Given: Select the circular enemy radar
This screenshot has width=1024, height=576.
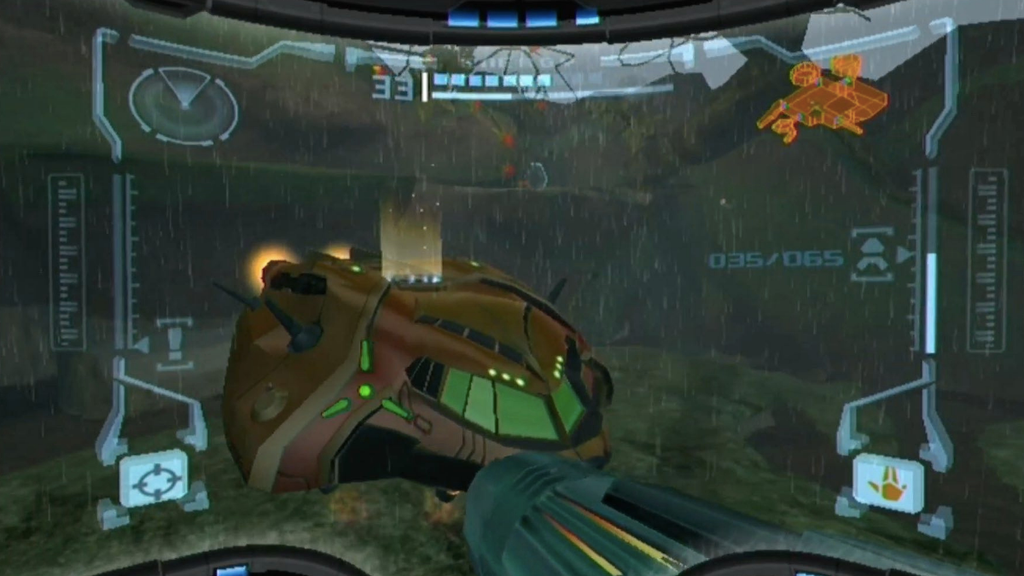Looking at the screenshot, I should click(x=183, y=106).
